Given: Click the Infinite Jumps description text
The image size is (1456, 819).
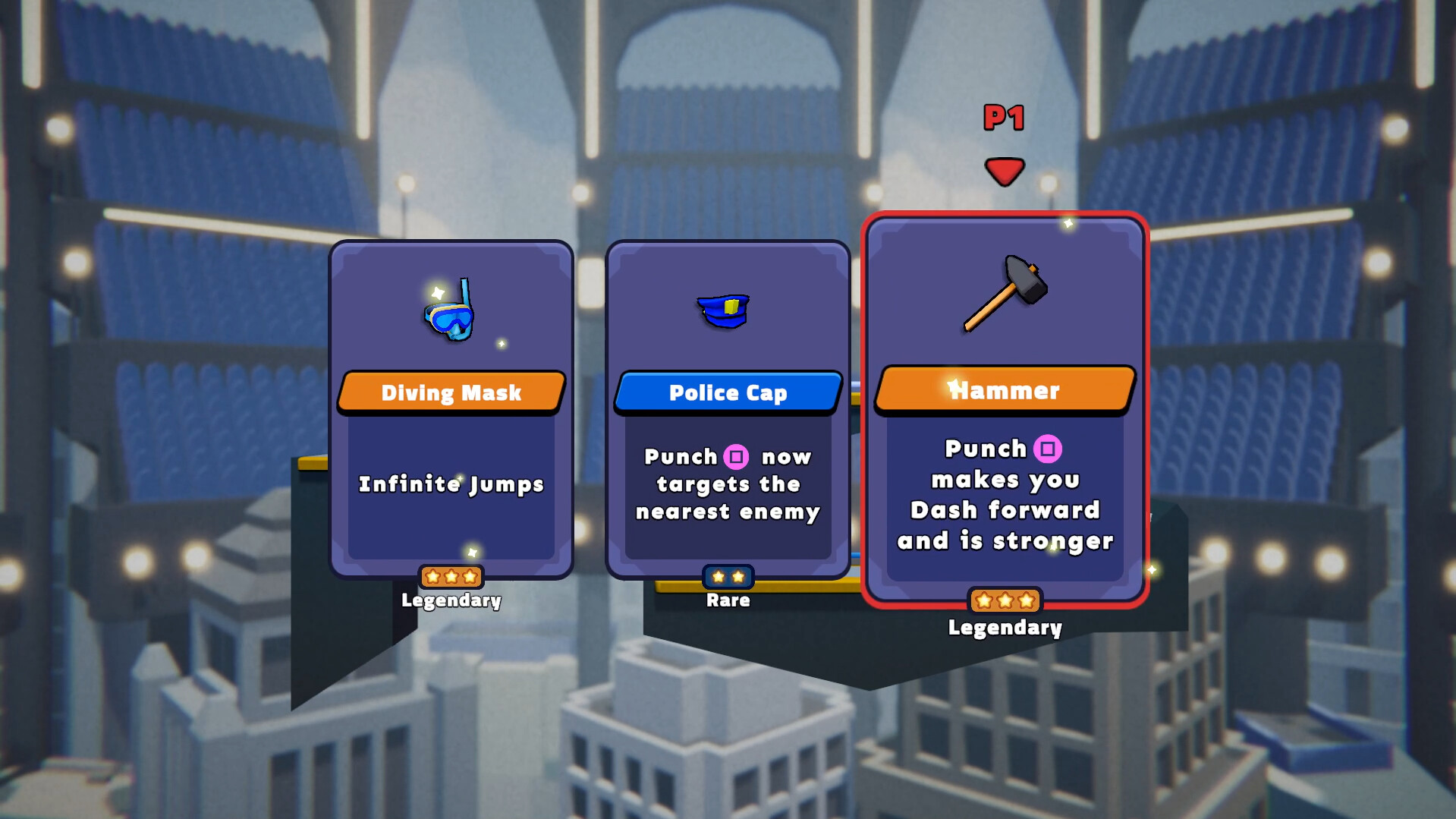Looking at the screenshot, I should click(x=451, y=484).
